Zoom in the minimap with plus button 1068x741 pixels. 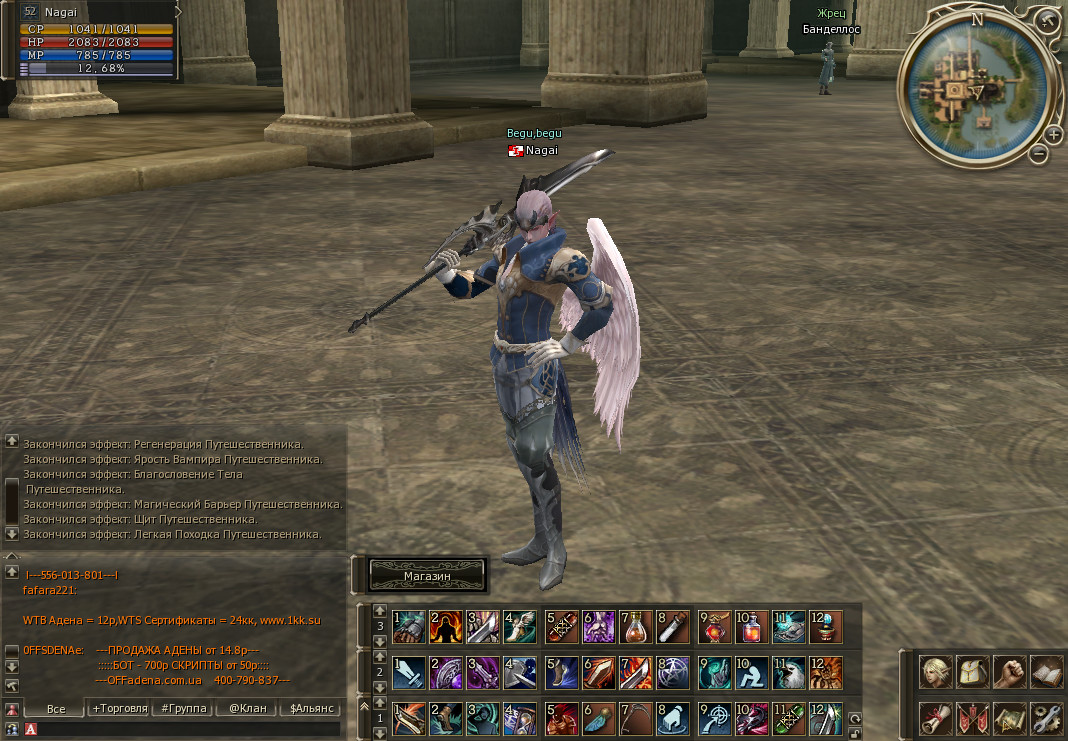(1054, 135)
